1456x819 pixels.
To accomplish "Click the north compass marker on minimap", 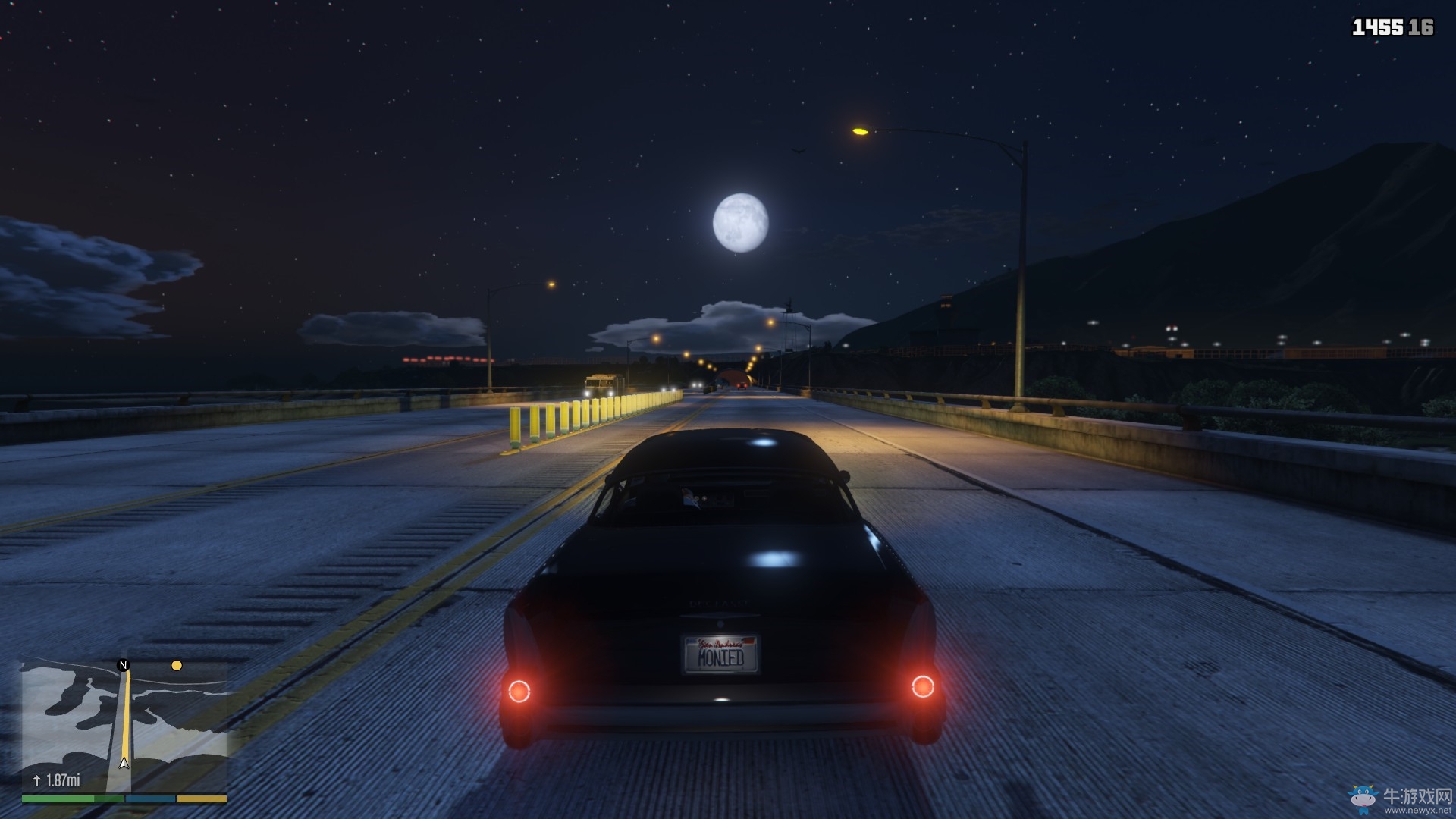I will point(124,665).
